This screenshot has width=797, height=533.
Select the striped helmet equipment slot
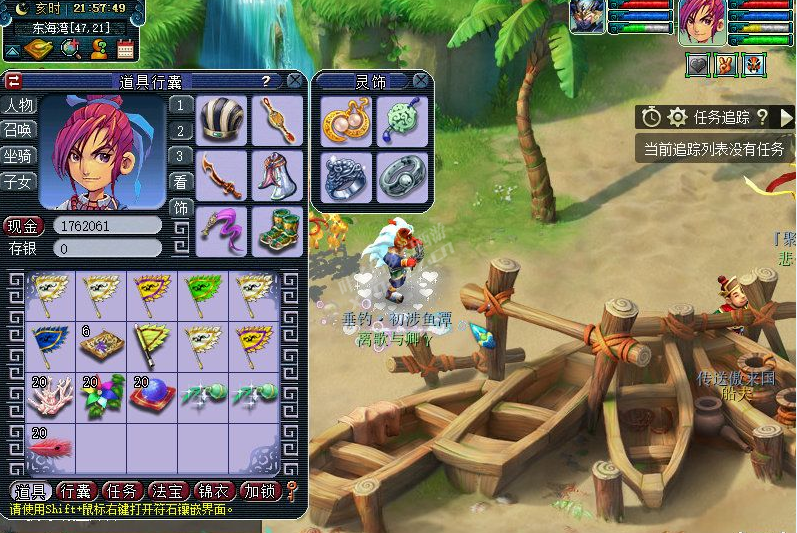(221, 120)
